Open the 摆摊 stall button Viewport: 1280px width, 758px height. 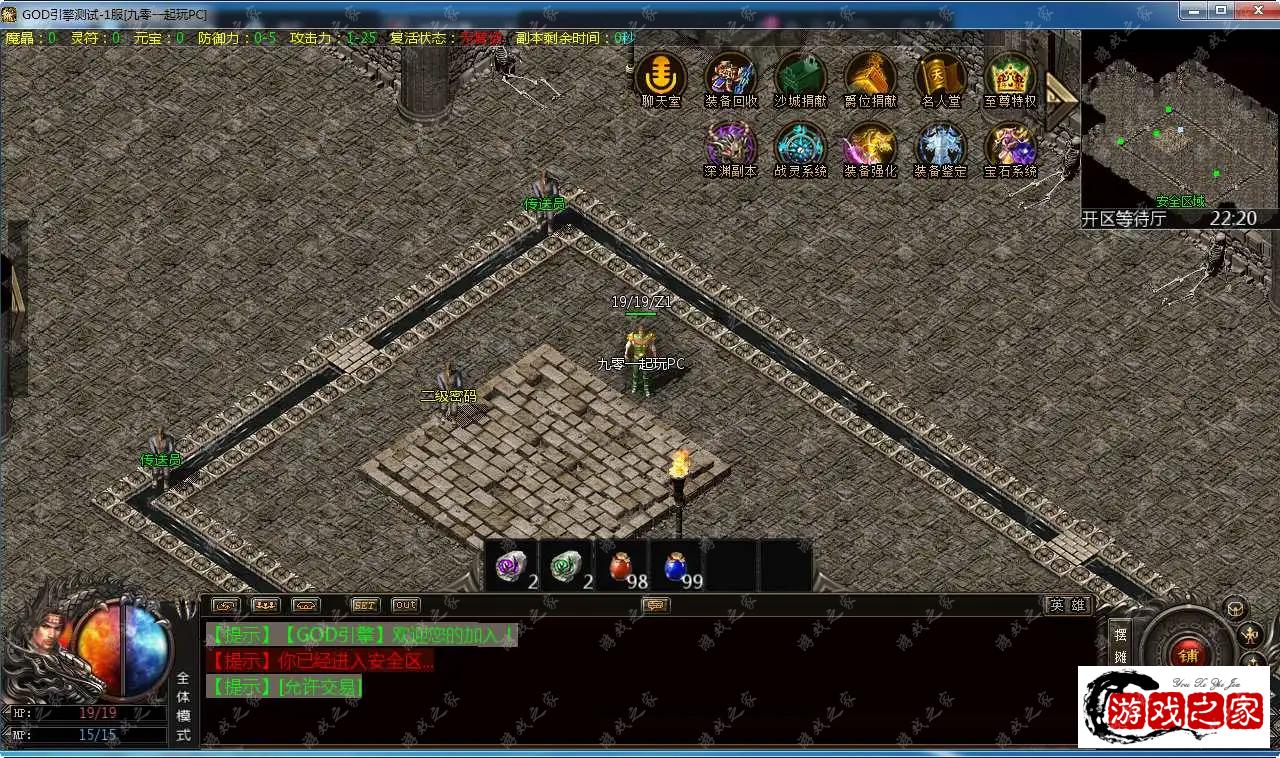pos(1120,645)
